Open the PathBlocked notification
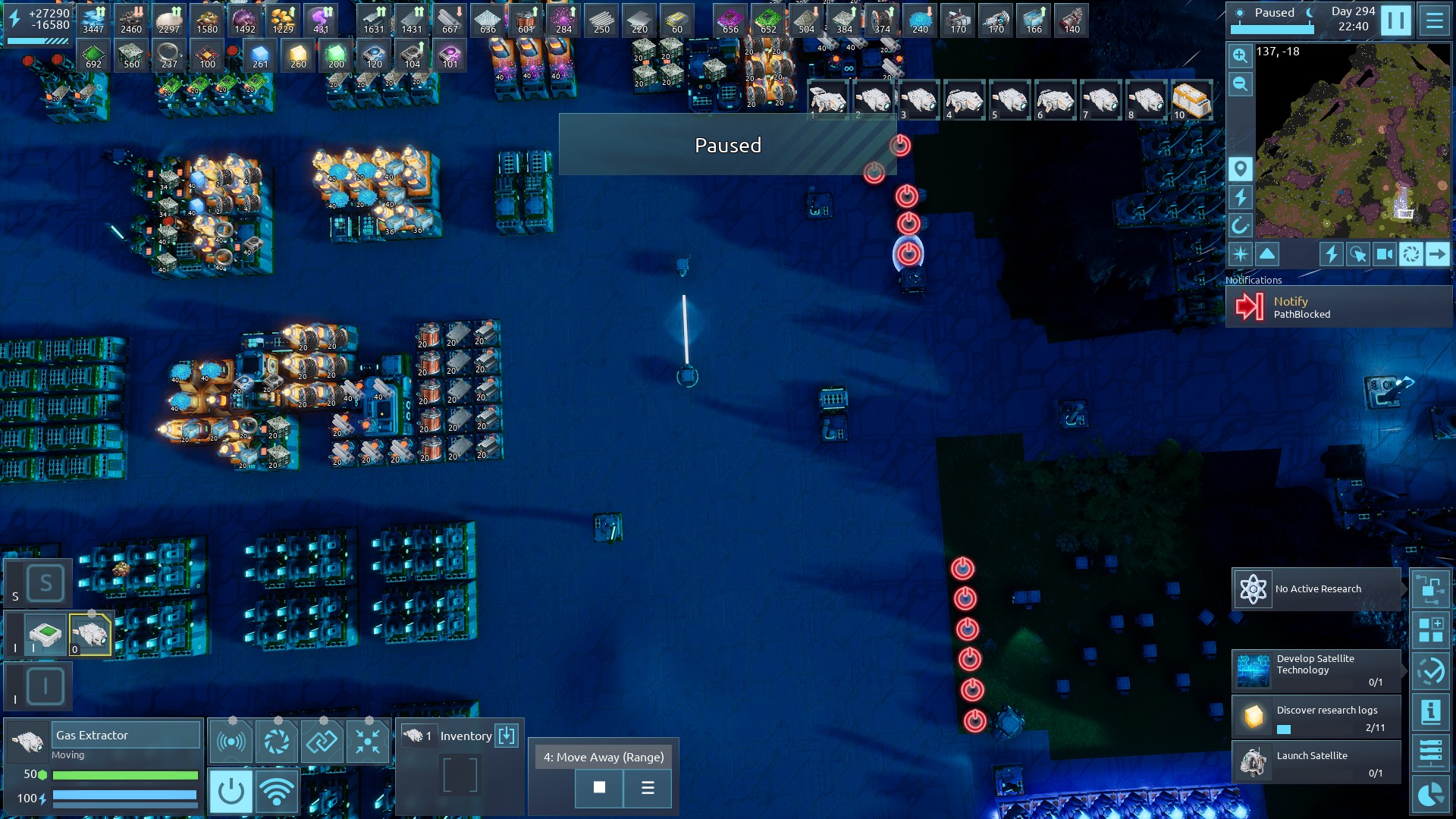 coord(1338,307)
